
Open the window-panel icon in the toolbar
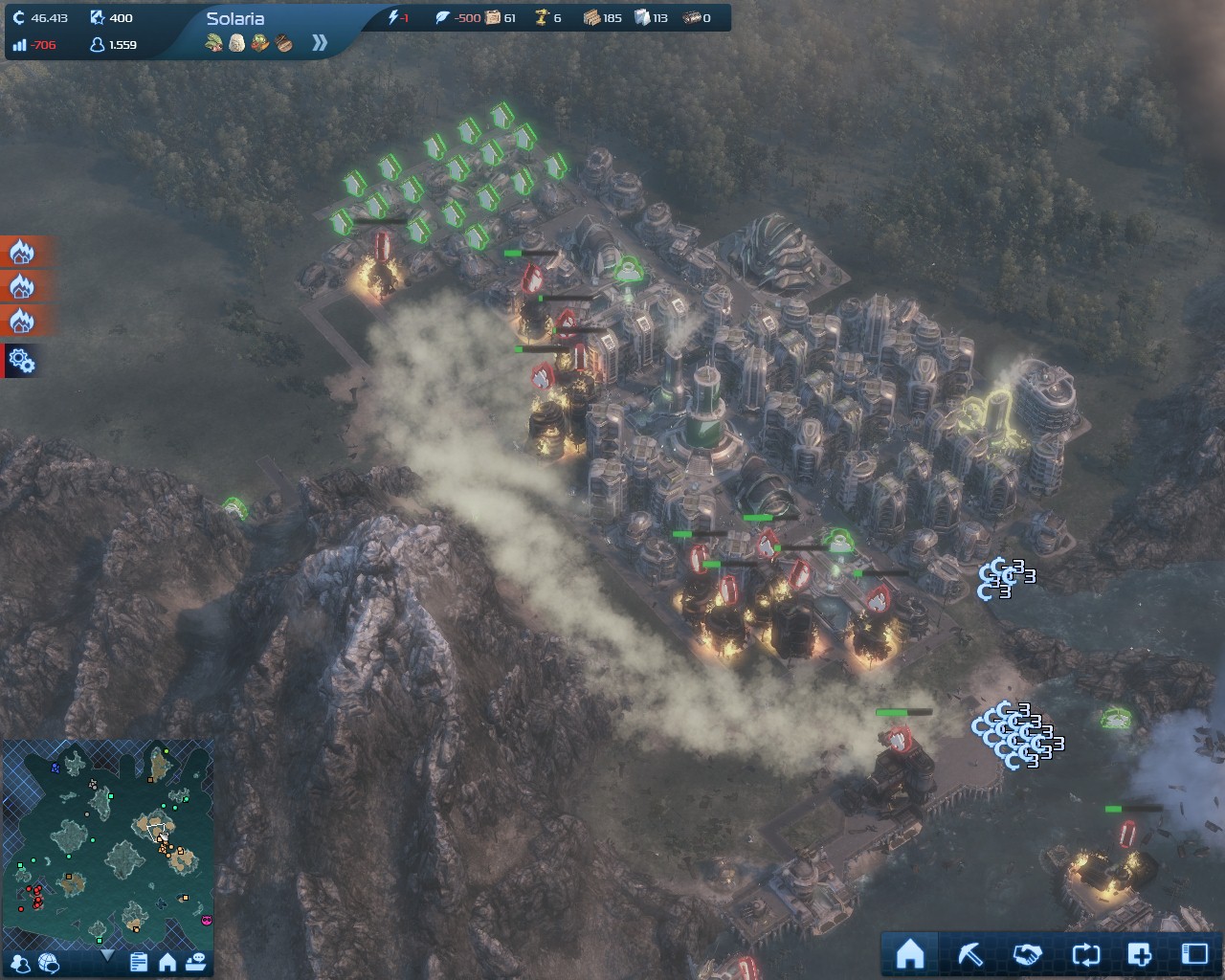1194,953
